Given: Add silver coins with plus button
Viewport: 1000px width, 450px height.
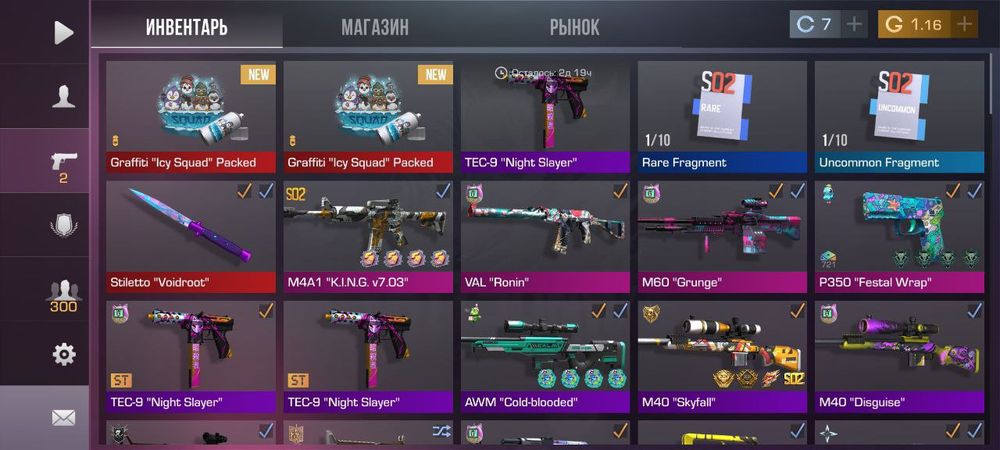Looking at the screenshot, I should [x=854, y=24].
